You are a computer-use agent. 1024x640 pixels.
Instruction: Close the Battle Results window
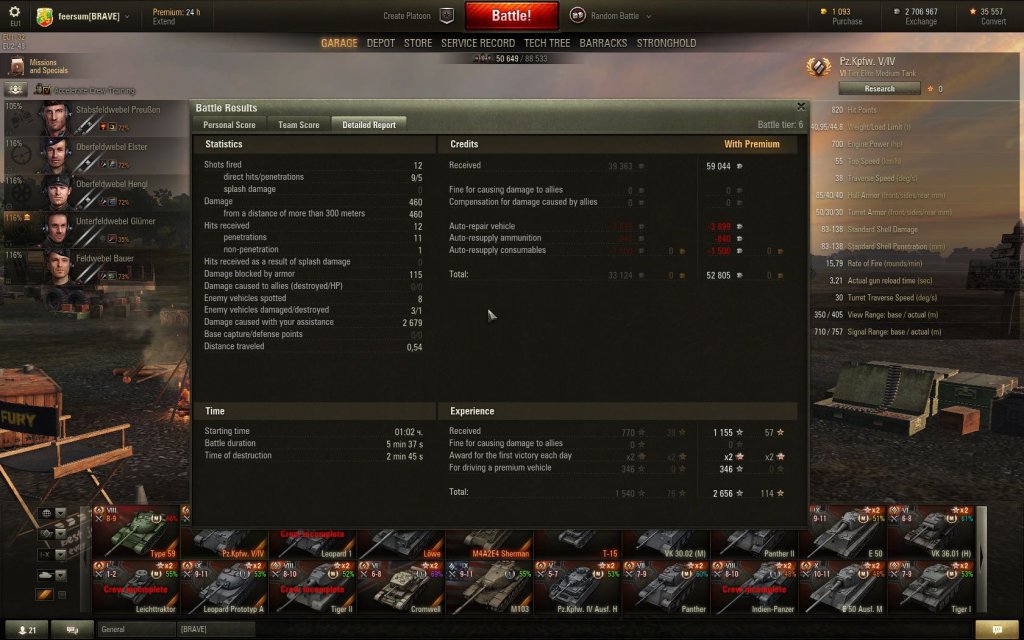(801, 105)
